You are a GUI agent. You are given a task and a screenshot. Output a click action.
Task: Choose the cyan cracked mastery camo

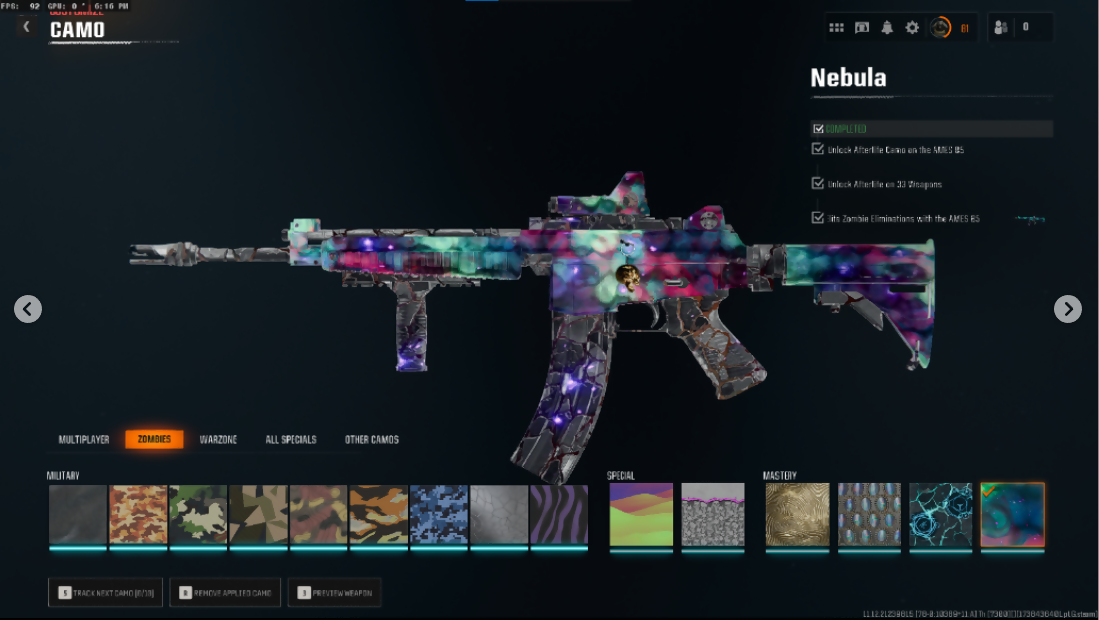(940, 515)
